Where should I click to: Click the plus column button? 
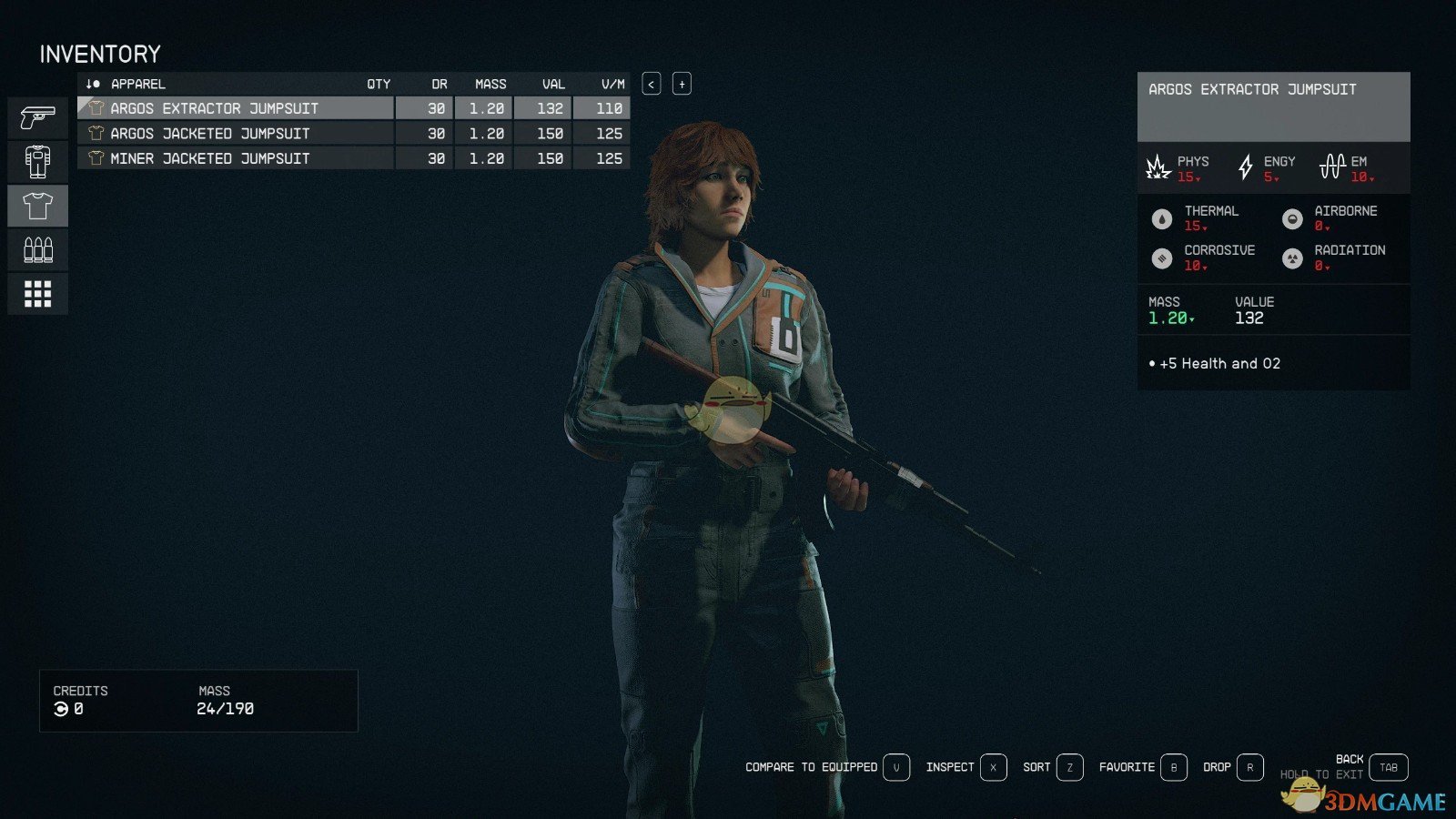coord(682,84)
